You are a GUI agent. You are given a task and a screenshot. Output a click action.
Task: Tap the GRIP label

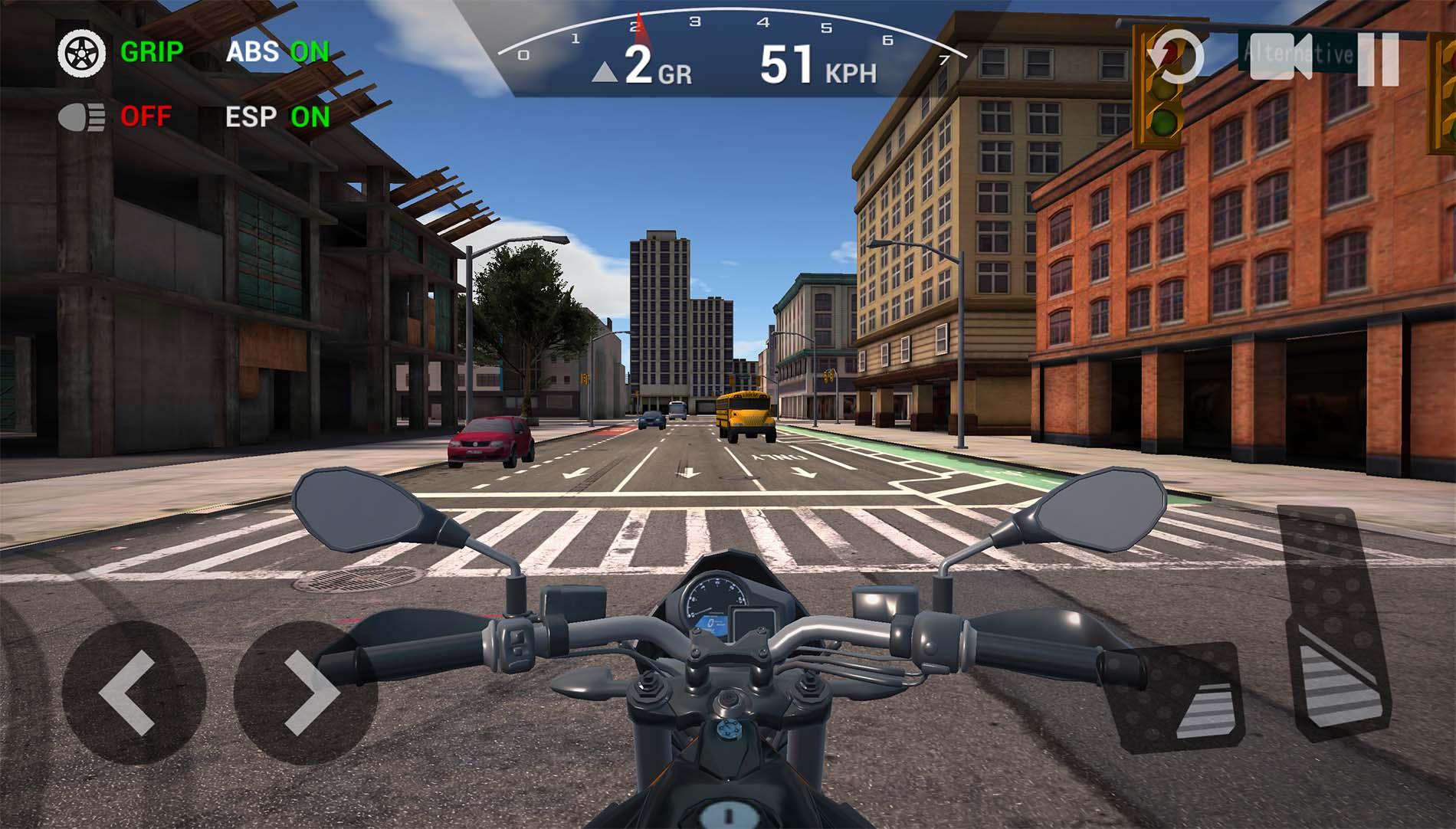(150, 54)
